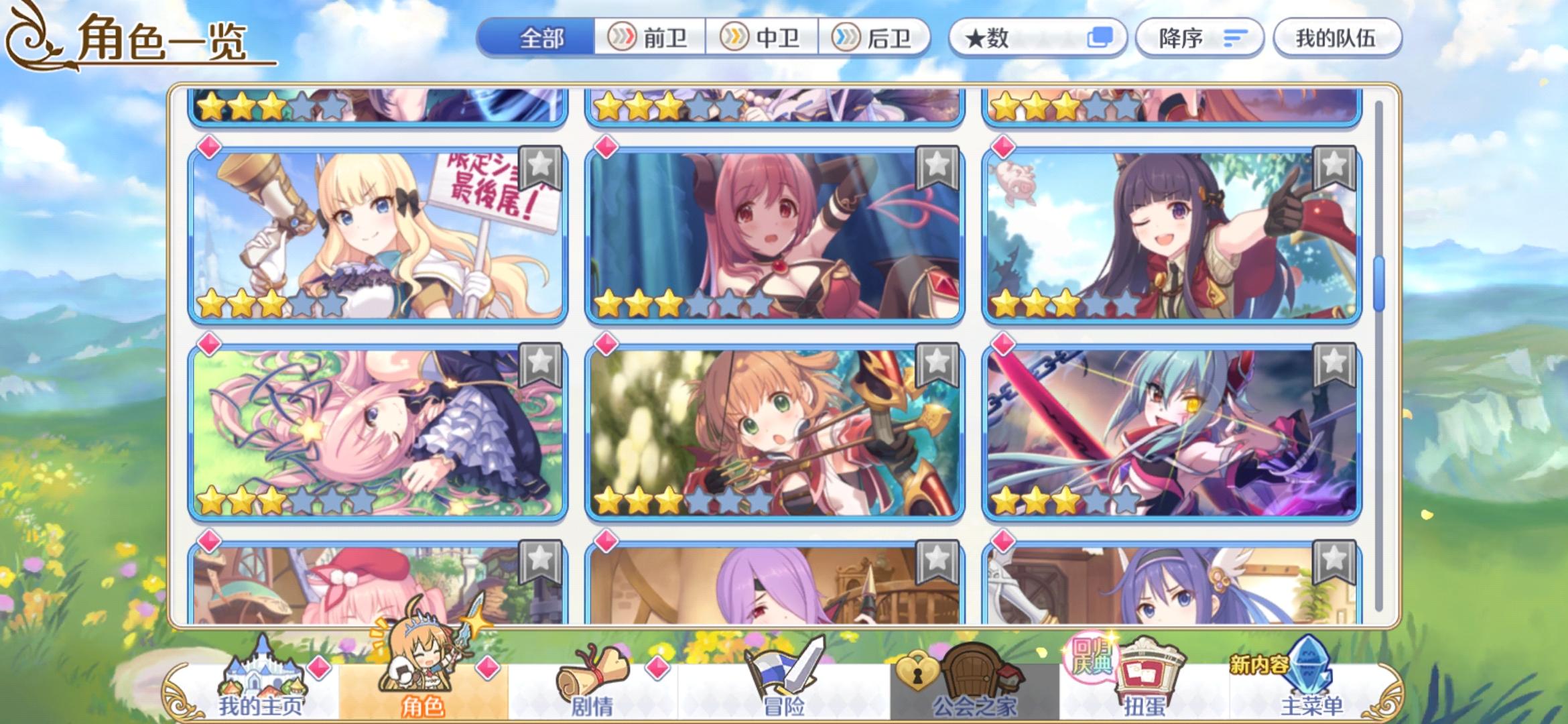
Task: Select the 中卫 midguard filter
Action: coord(763,38)
